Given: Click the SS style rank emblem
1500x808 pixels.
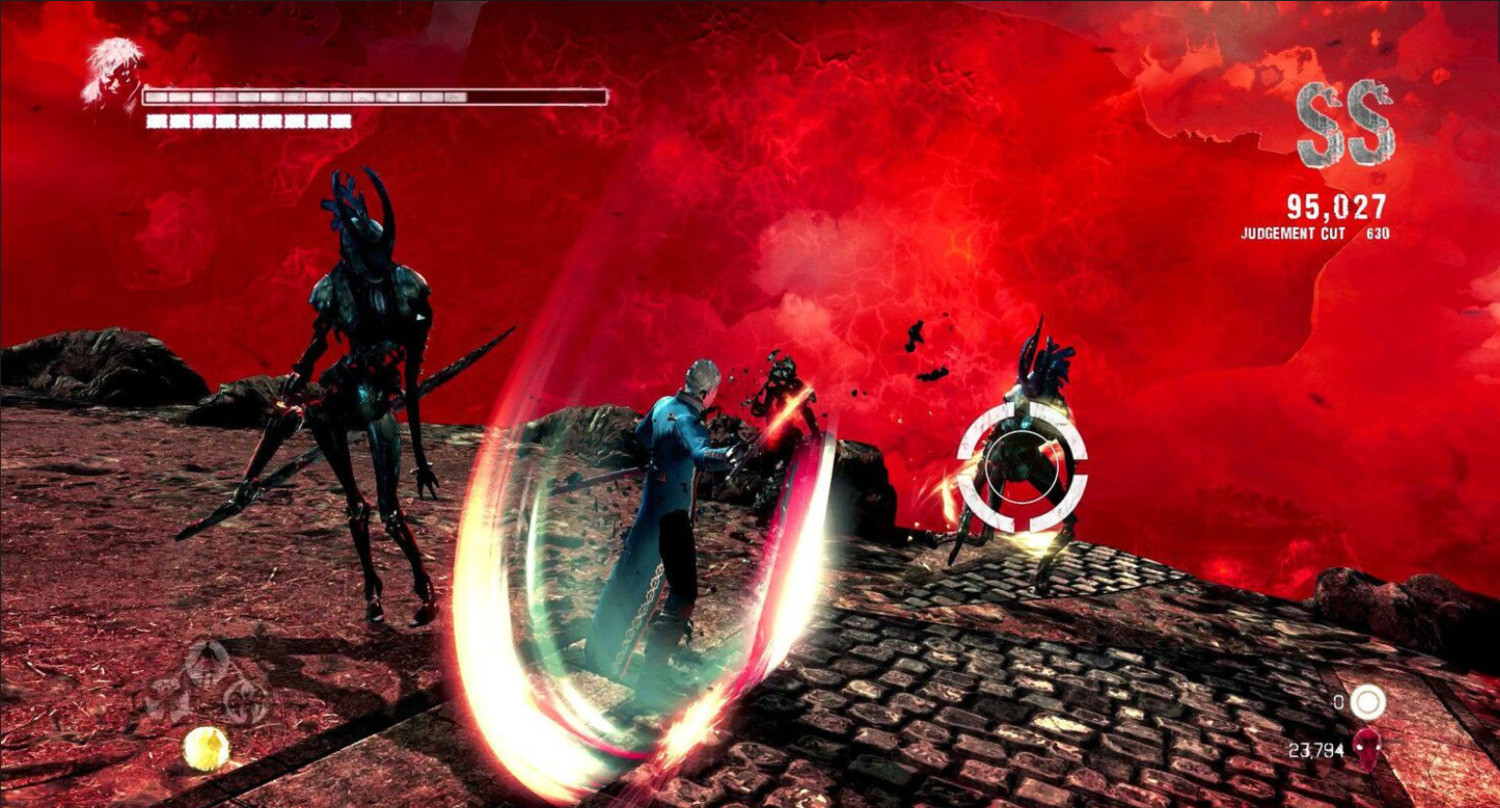Looking at the screenshot, I should tap(1345, 125).
